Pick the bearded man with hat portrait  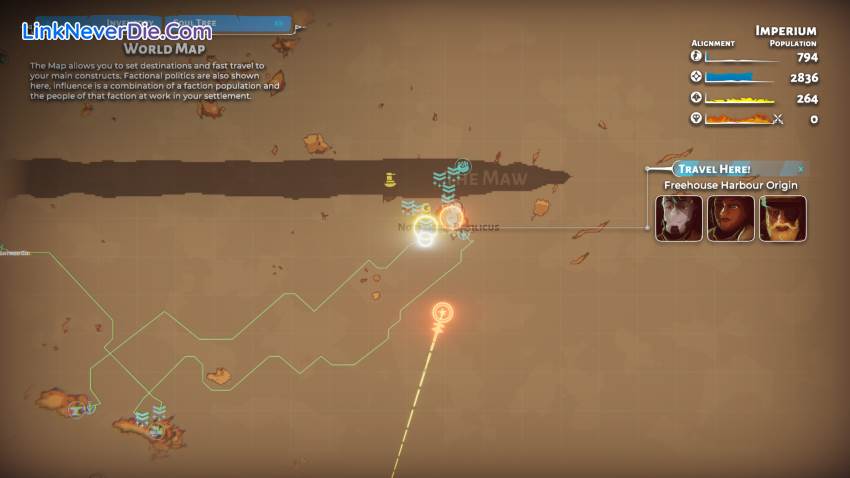point(782,218)
